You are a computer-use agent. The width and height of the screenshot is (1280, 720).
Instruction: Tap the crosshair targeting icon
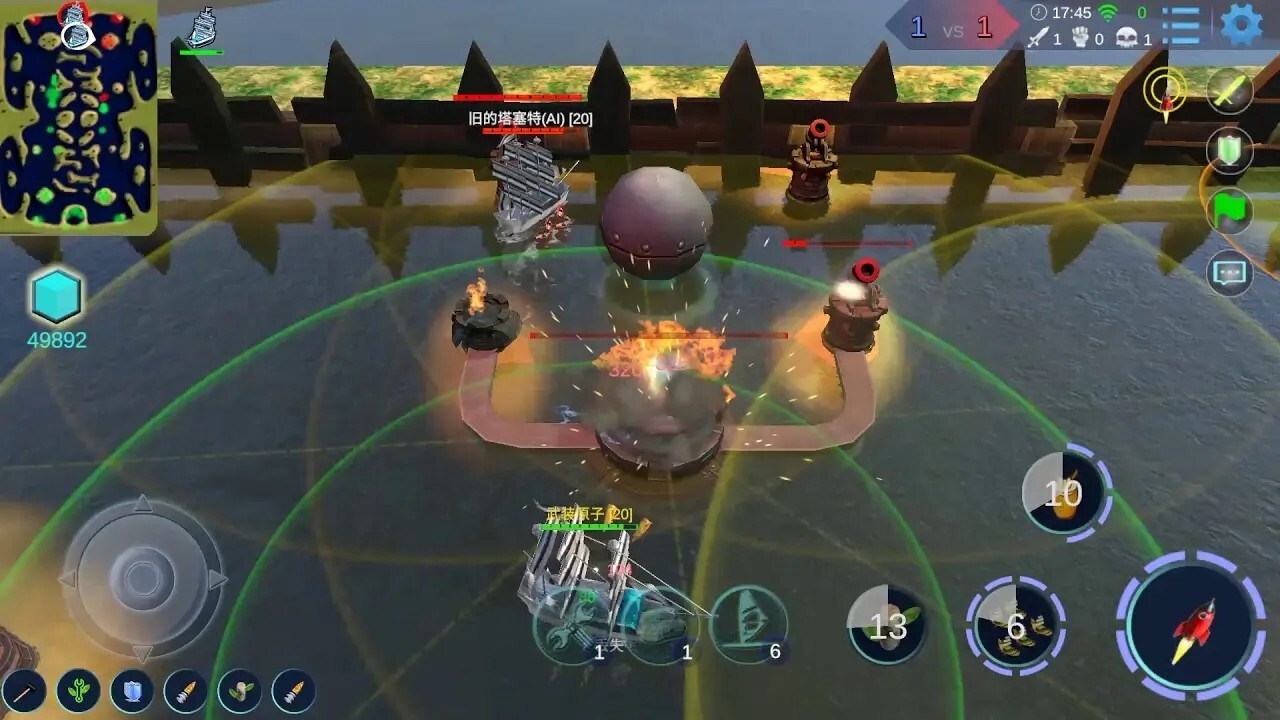[1163, 92]
